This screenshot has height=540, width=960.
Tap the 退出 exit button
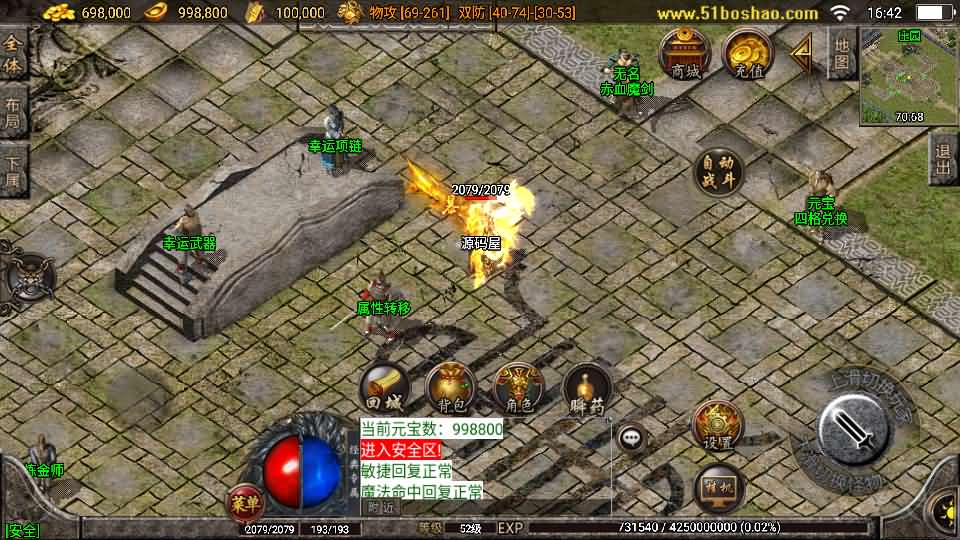pyautogui.click(x=942, y=159)
